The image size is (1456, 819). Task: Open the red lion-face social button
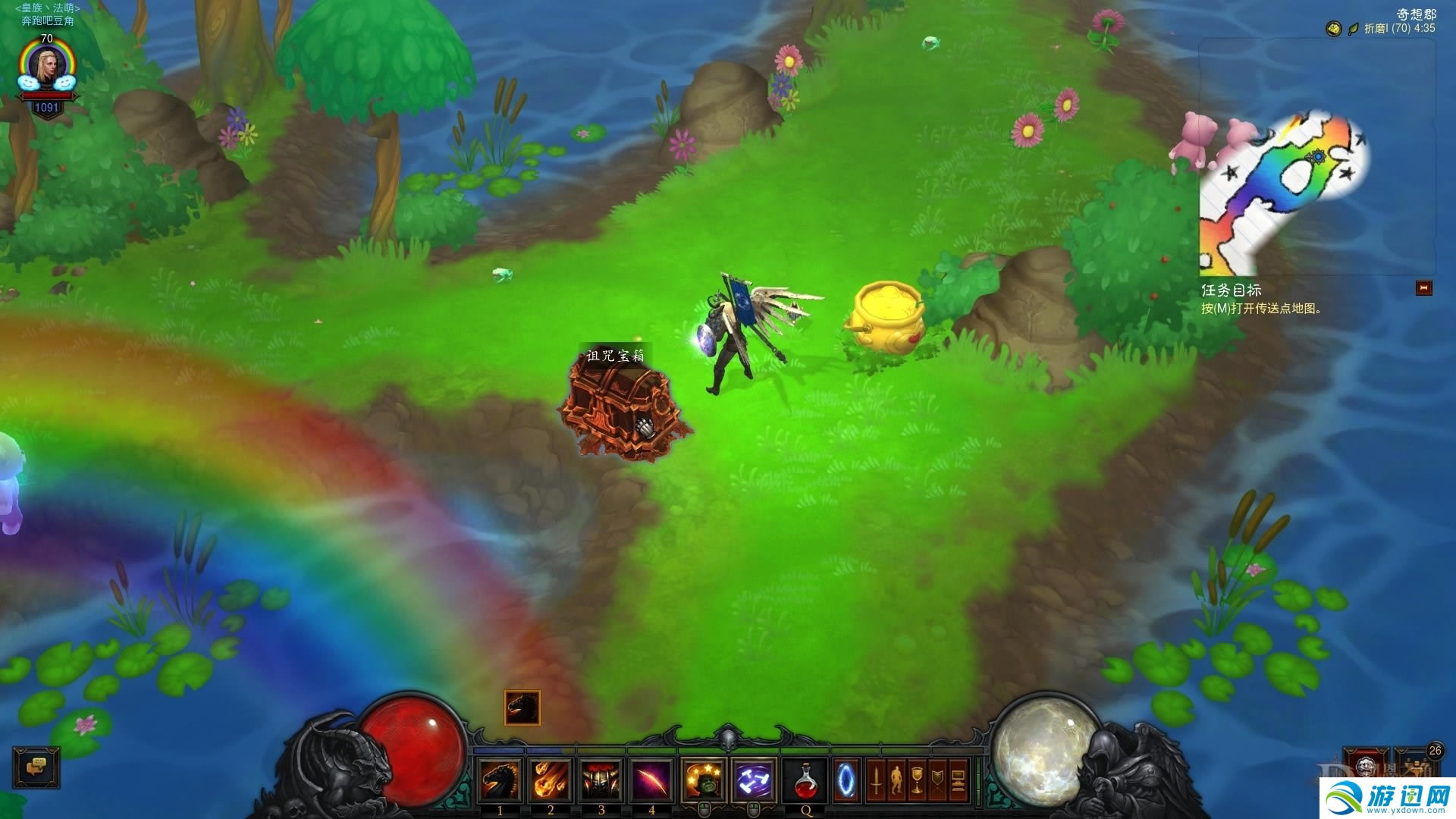(x=1366, y=764)
